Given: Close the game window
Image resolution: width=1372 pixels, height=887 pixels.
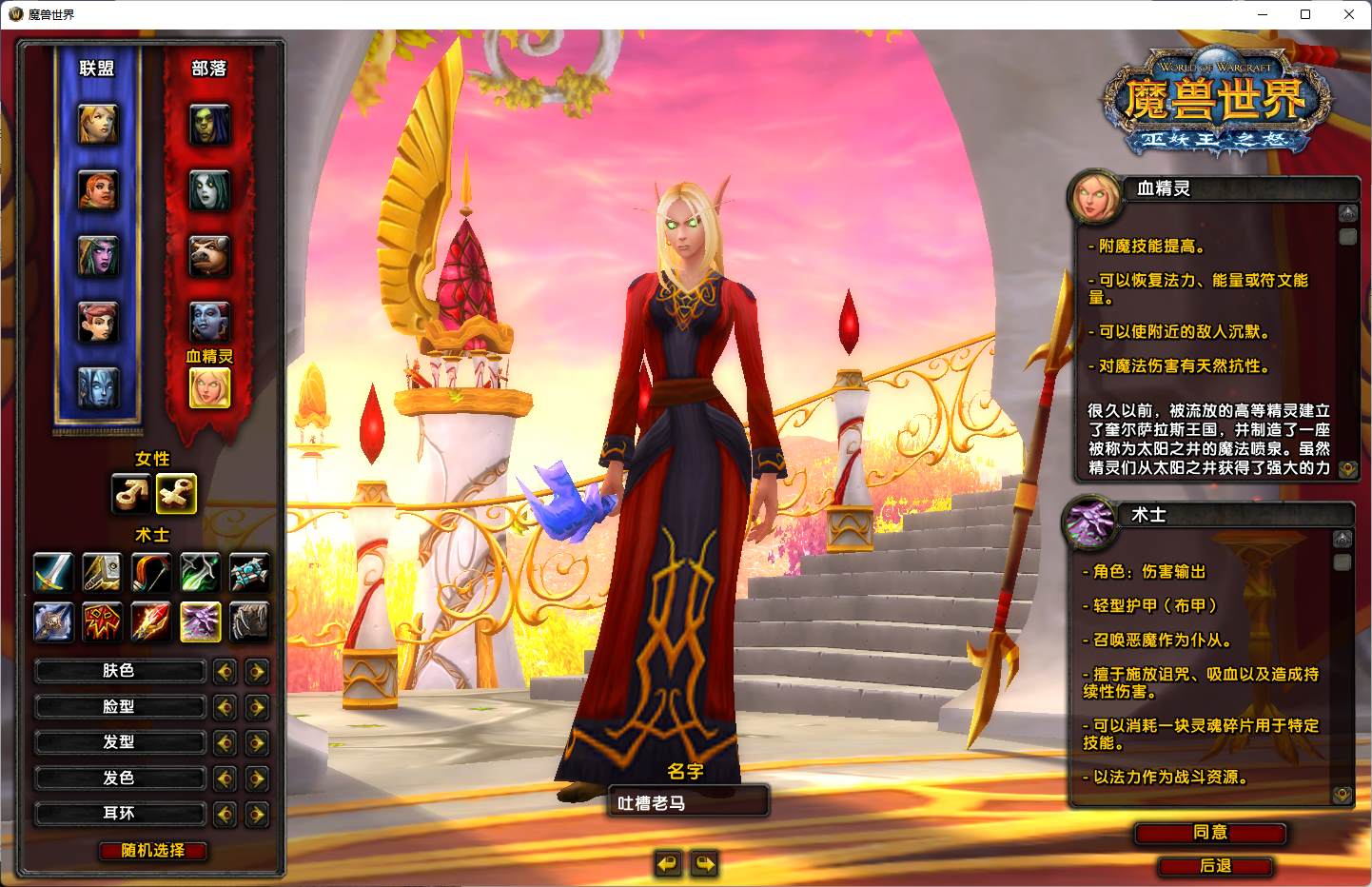Looking at the screenshot, I should pyautogui.click(x=1348, y=14).
